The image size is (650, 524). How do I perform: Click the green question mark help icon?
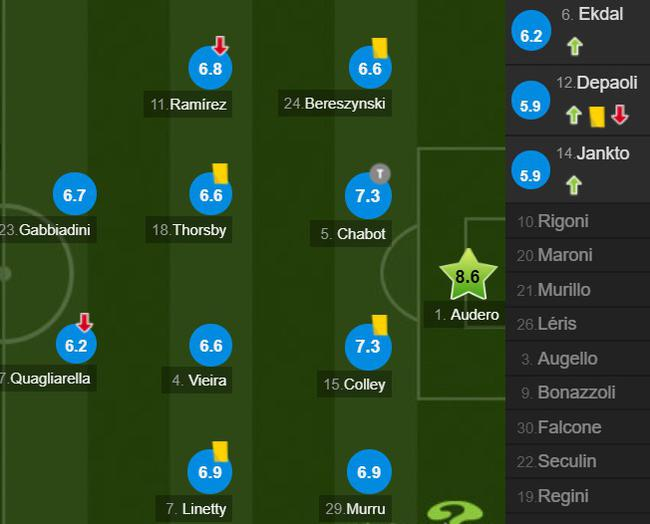(455, 511)
